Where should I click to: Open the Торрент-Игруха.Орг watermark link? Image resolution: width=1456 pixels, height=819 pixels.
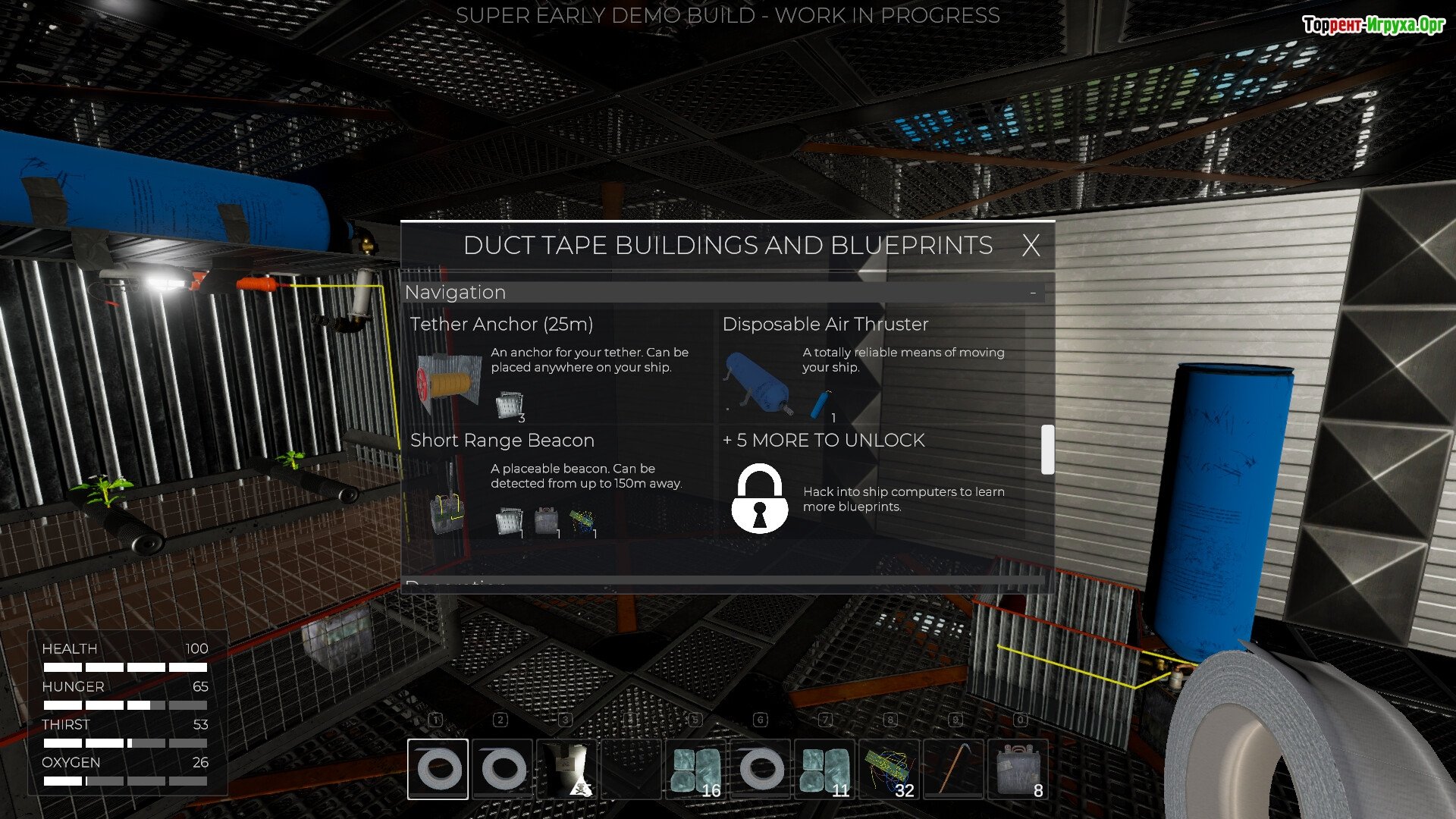tap(1373, 25)
